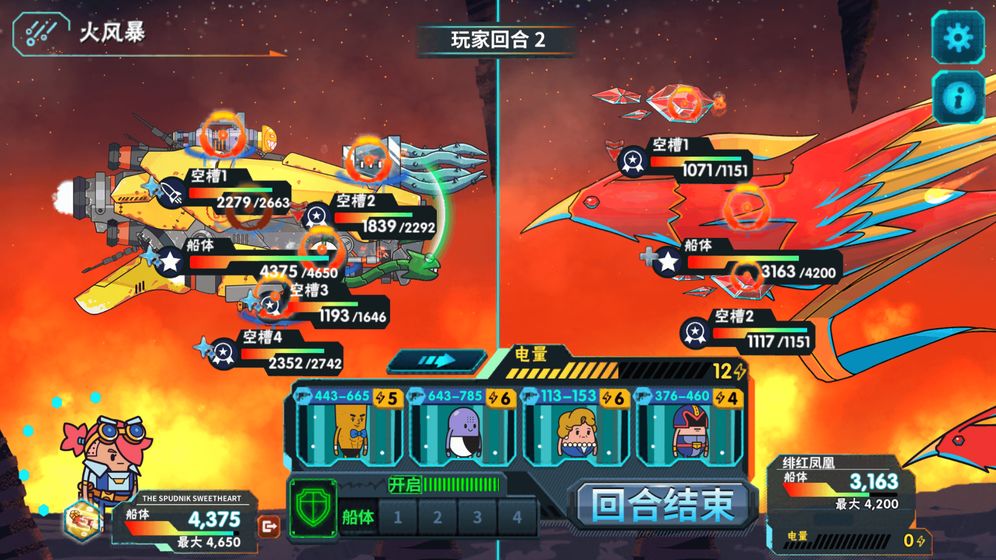Choose shield slot number 3
This screenshot has height=560, width=996.
[x=478, y=517]
